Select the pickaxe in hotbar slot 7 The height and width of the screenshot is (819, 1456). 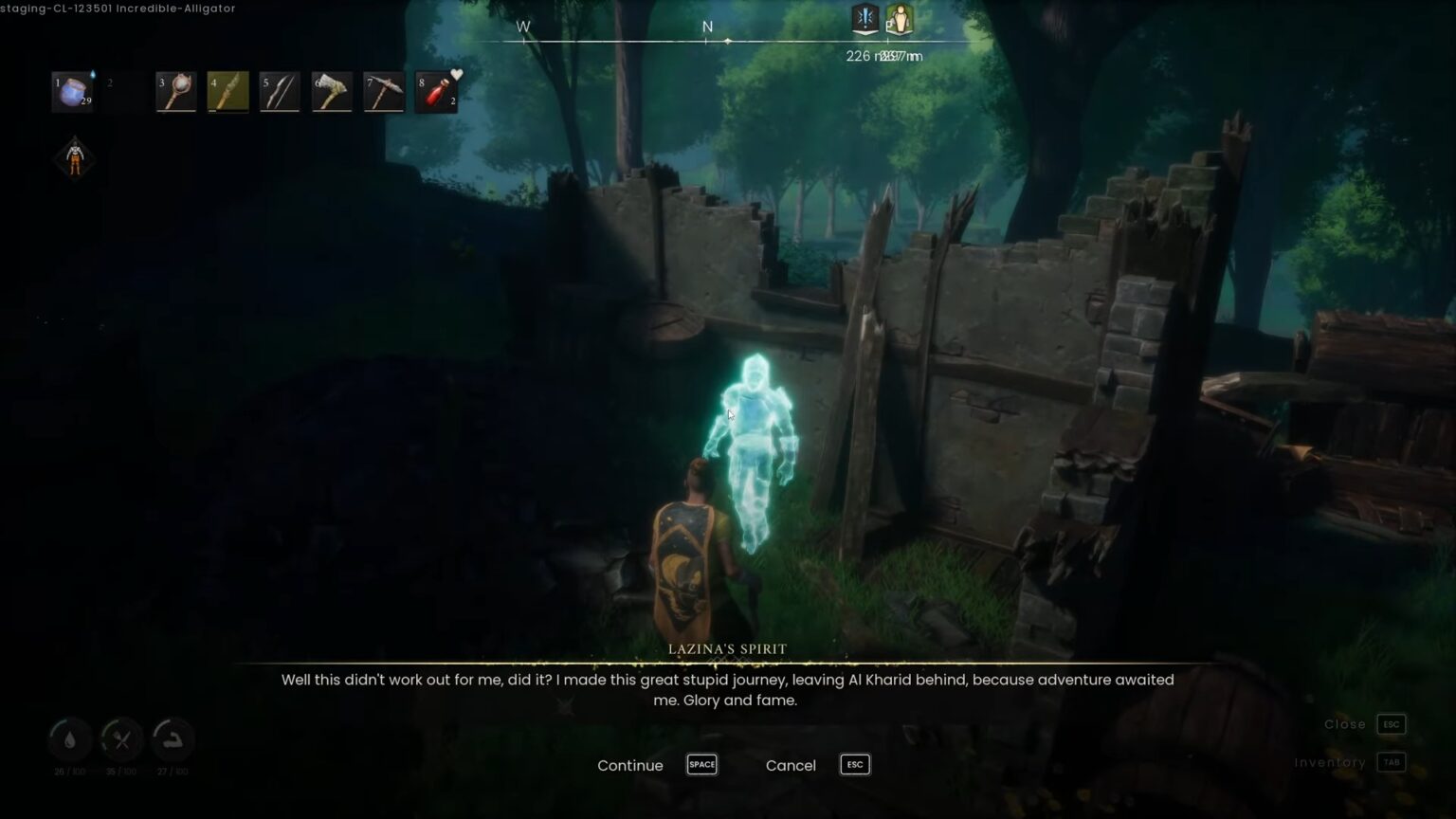384,90
